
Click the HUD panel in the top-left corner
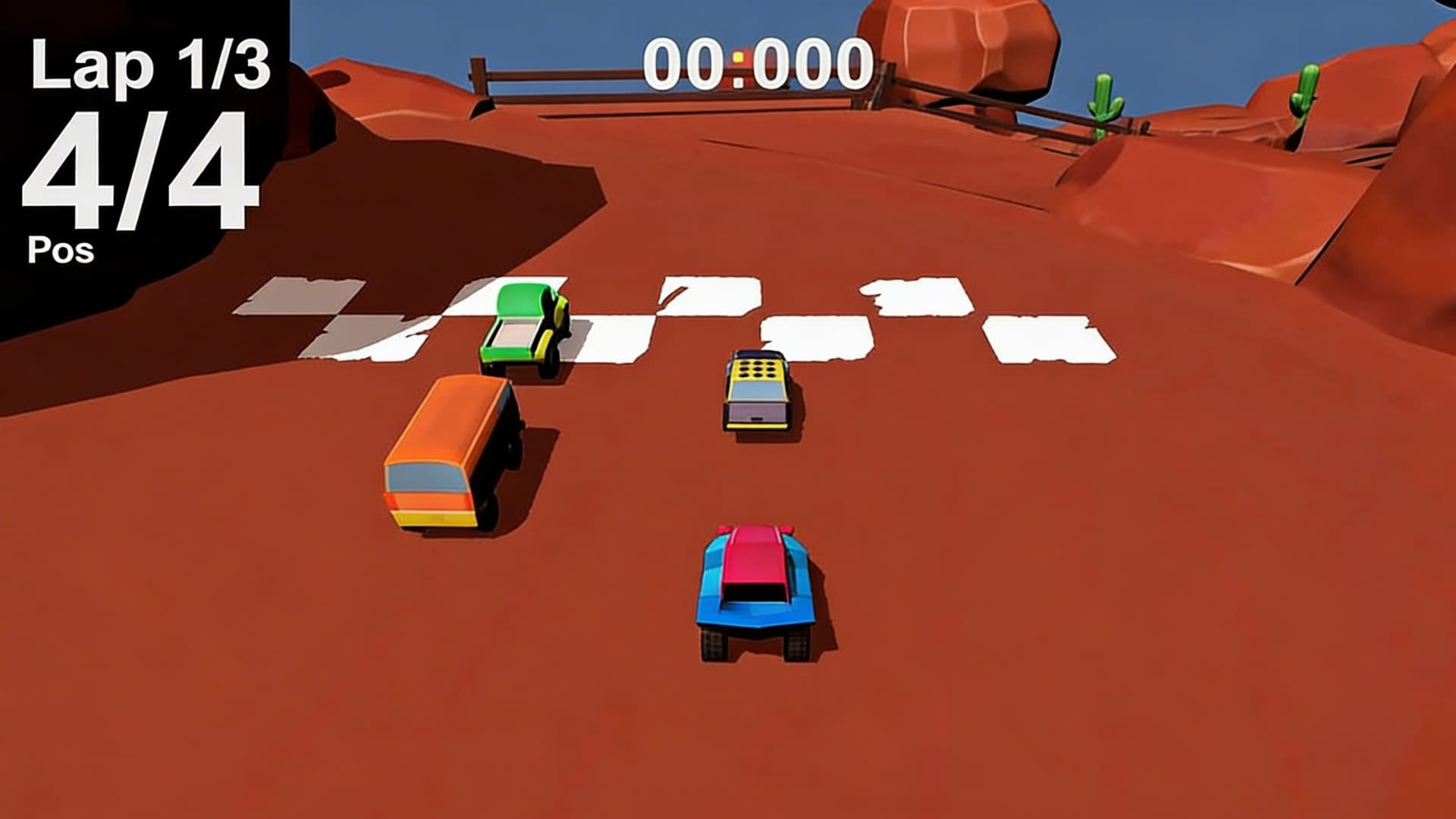tap(144, 129)
